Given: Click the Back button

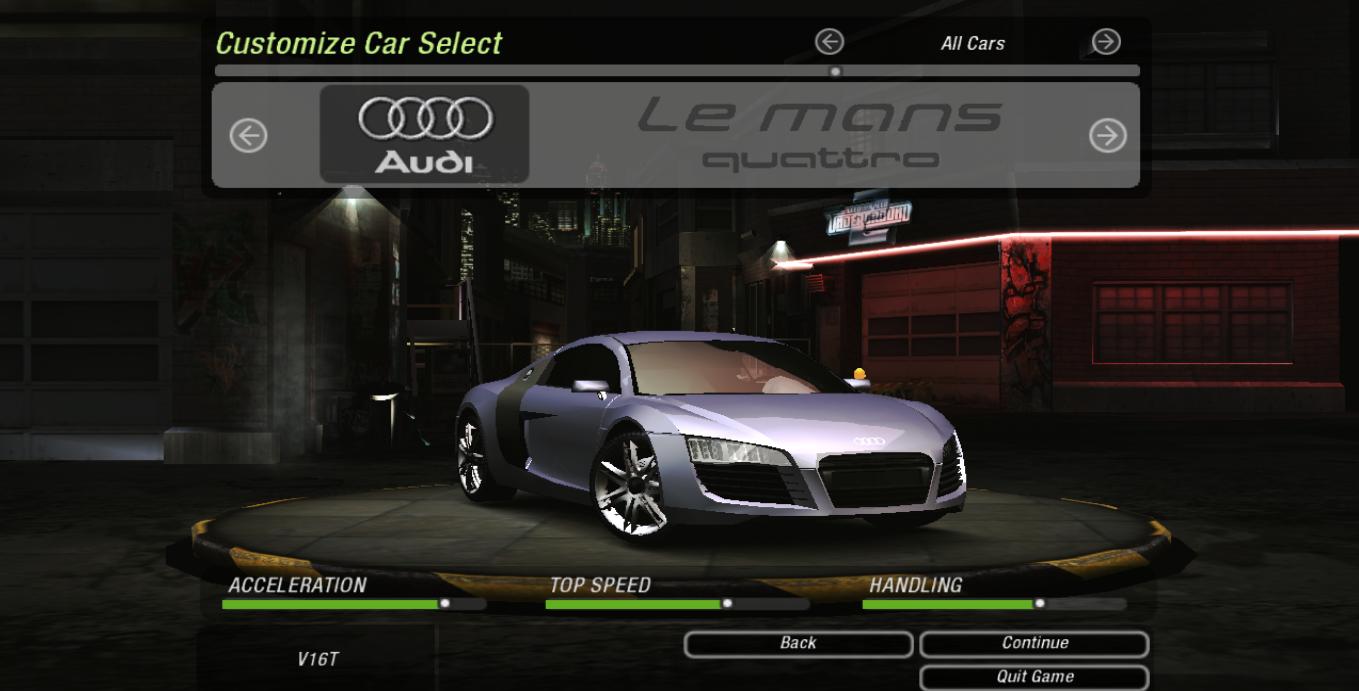Looking at the screenshot, I should click(798, 644).
